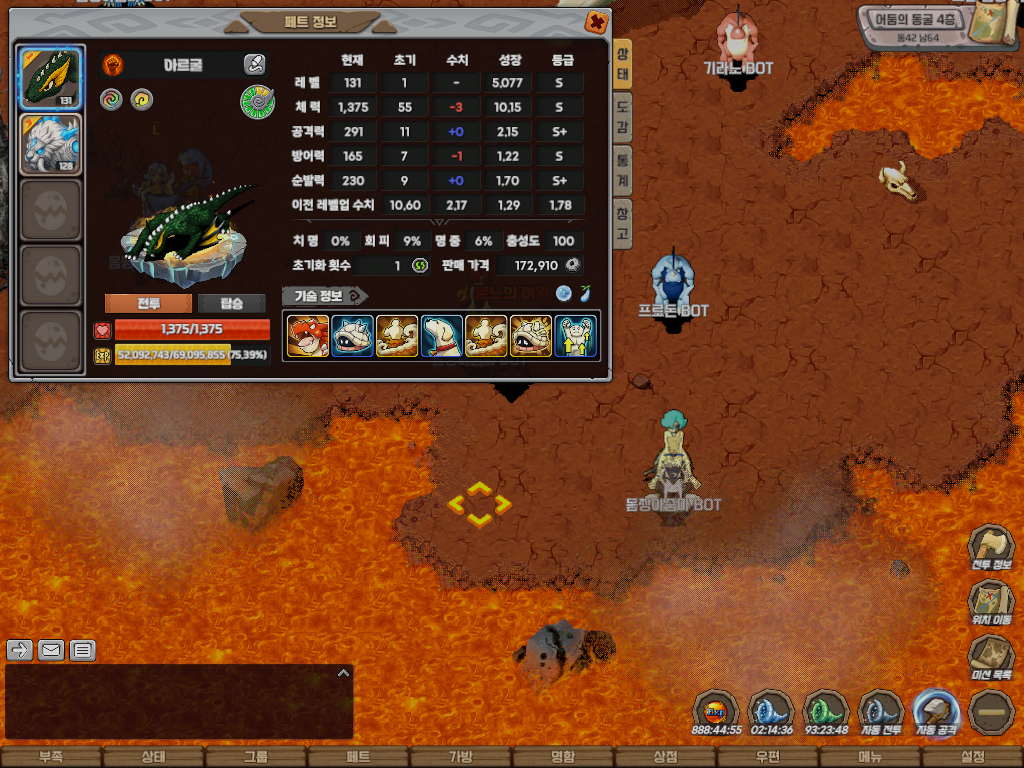Toggle the 자동 전투 button

point(881,713)
